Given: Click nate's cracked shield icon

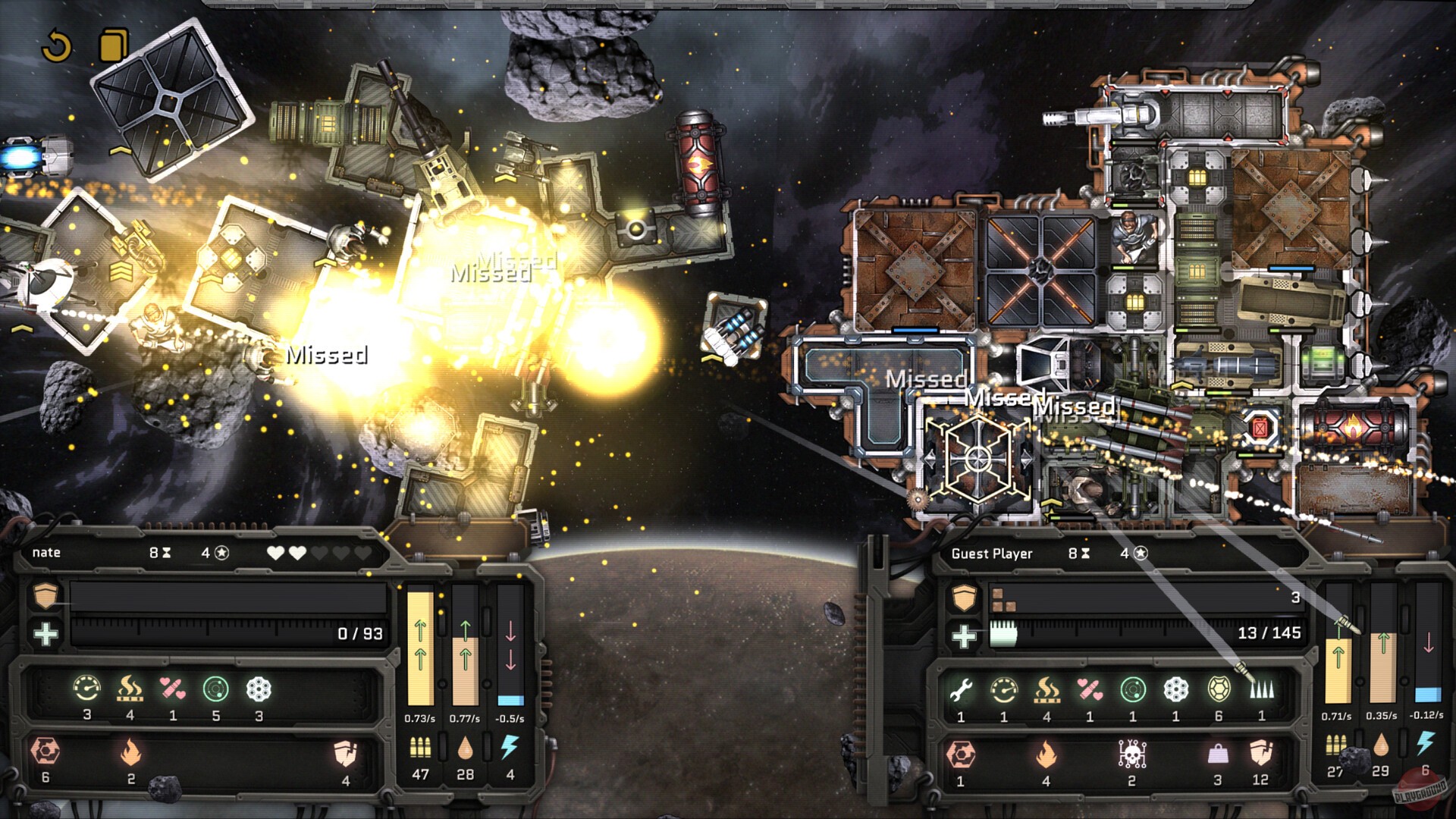Looking at the screenshot, I should point(345,753).
